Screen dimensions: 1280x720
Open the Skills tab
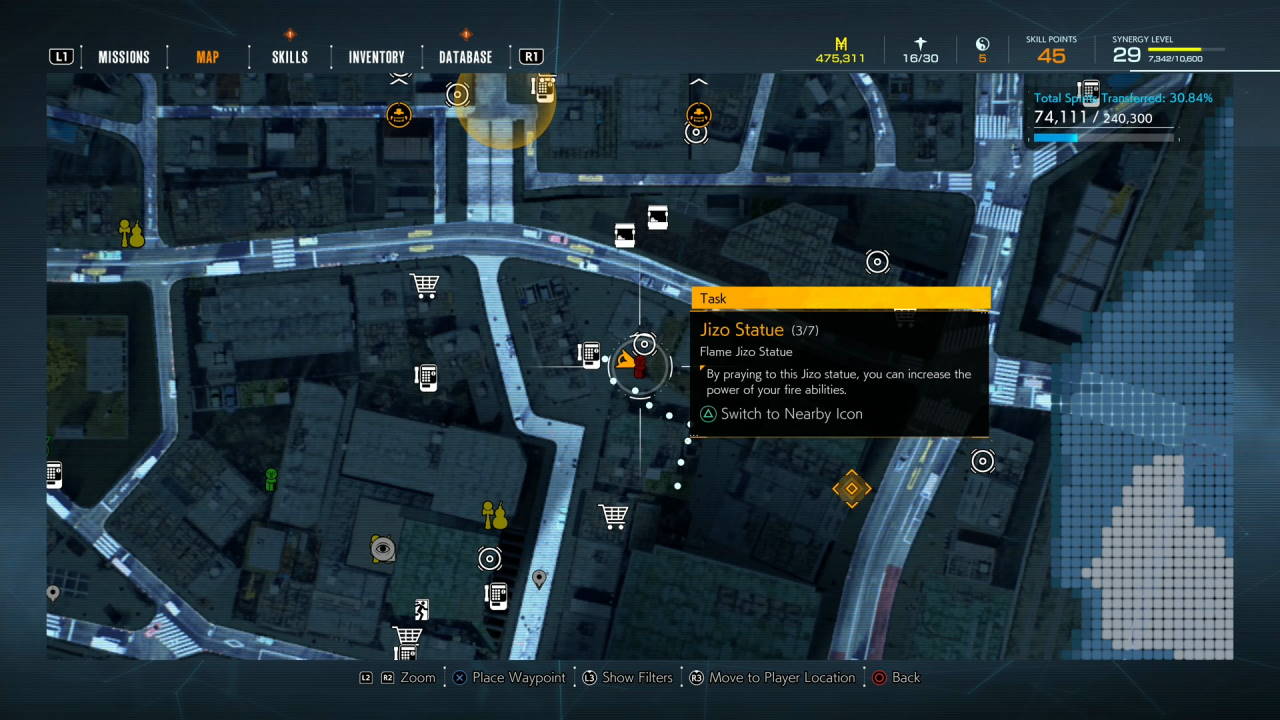point(290,57)
